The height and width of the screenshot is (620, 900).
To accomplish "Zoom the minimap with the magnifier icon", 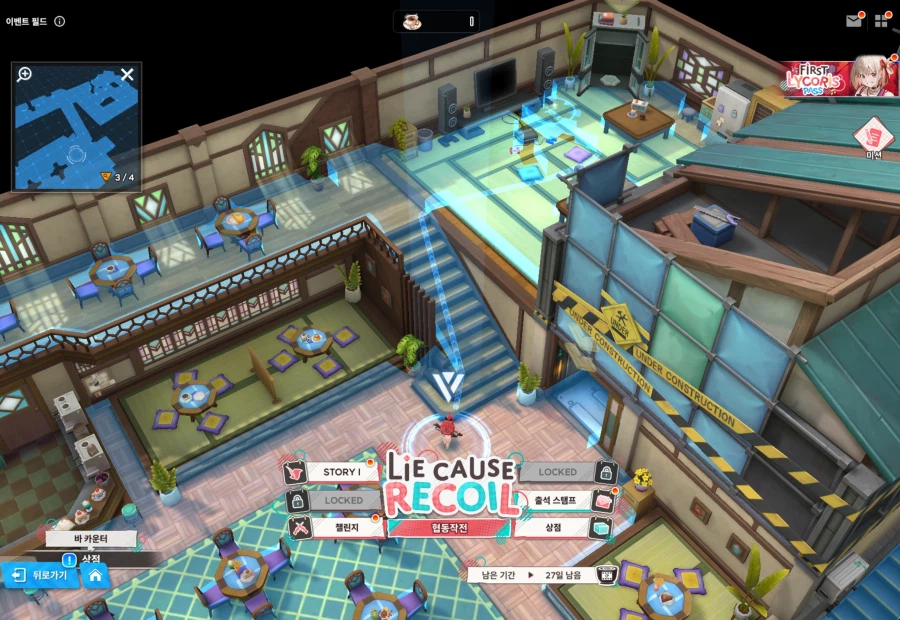I will 25,74.
